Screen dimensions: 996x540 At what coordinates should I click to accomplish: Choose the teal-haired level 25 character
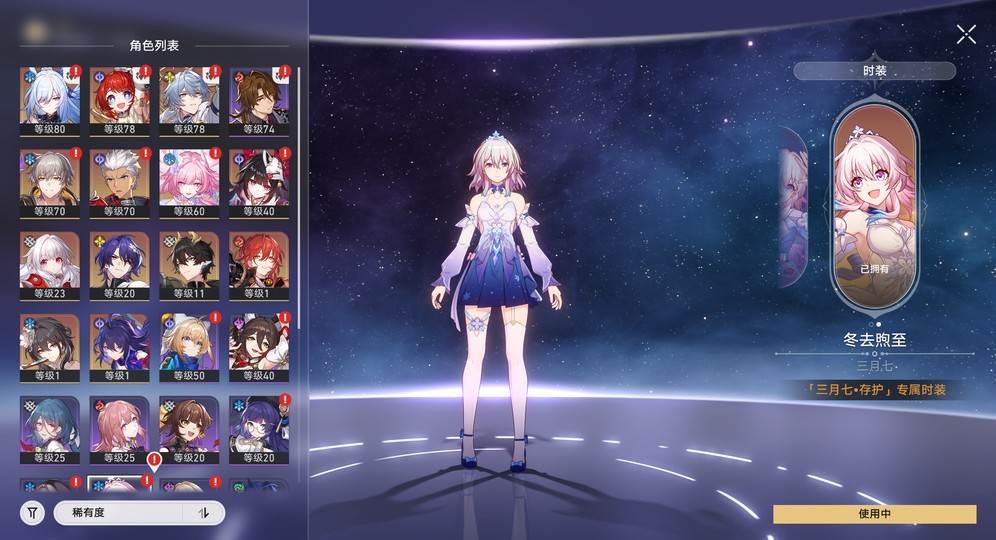tap(49, 430)
